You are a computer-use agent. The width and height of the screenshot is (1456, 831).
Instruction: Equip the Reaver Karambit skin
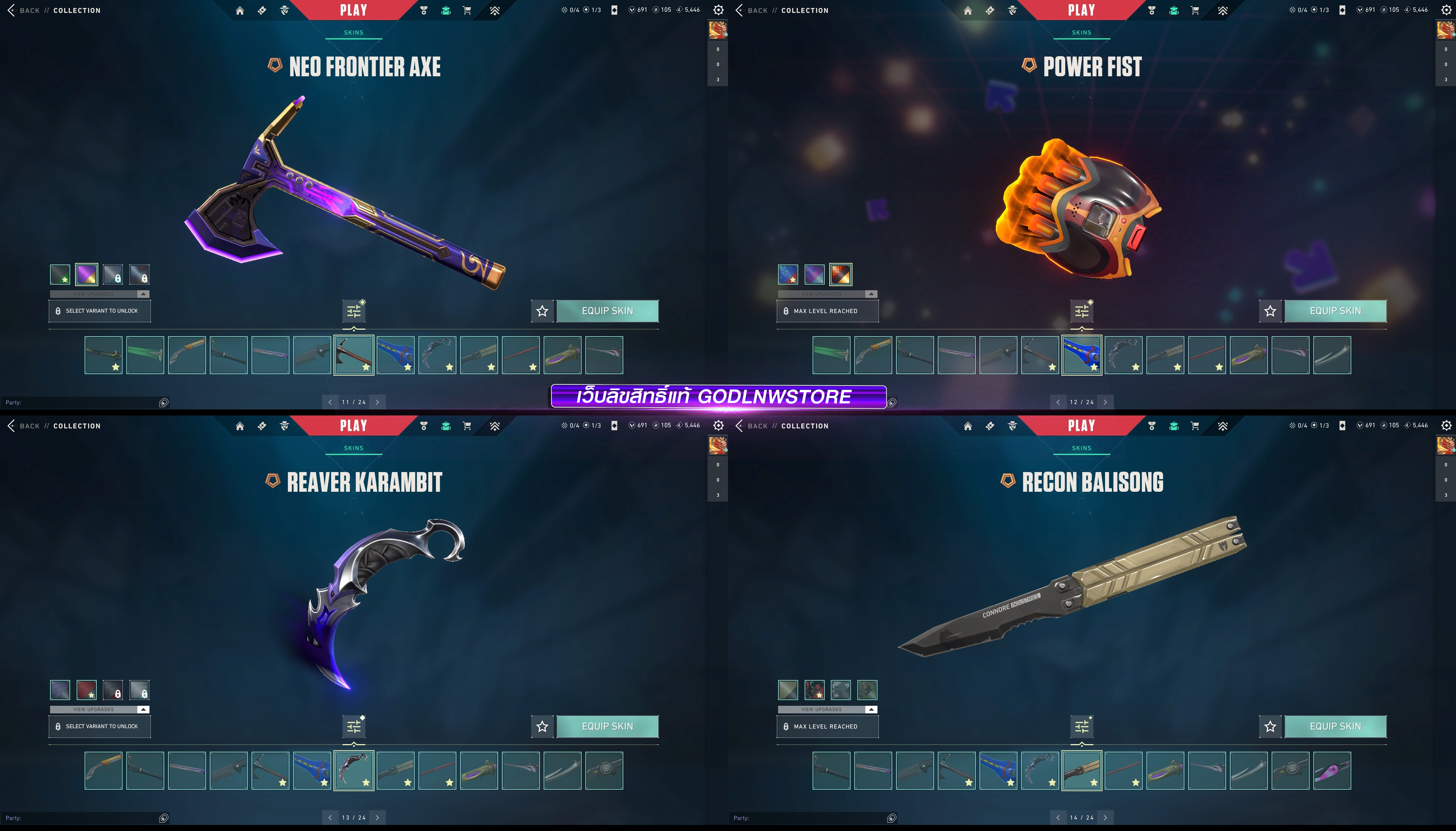click(607, 727)
